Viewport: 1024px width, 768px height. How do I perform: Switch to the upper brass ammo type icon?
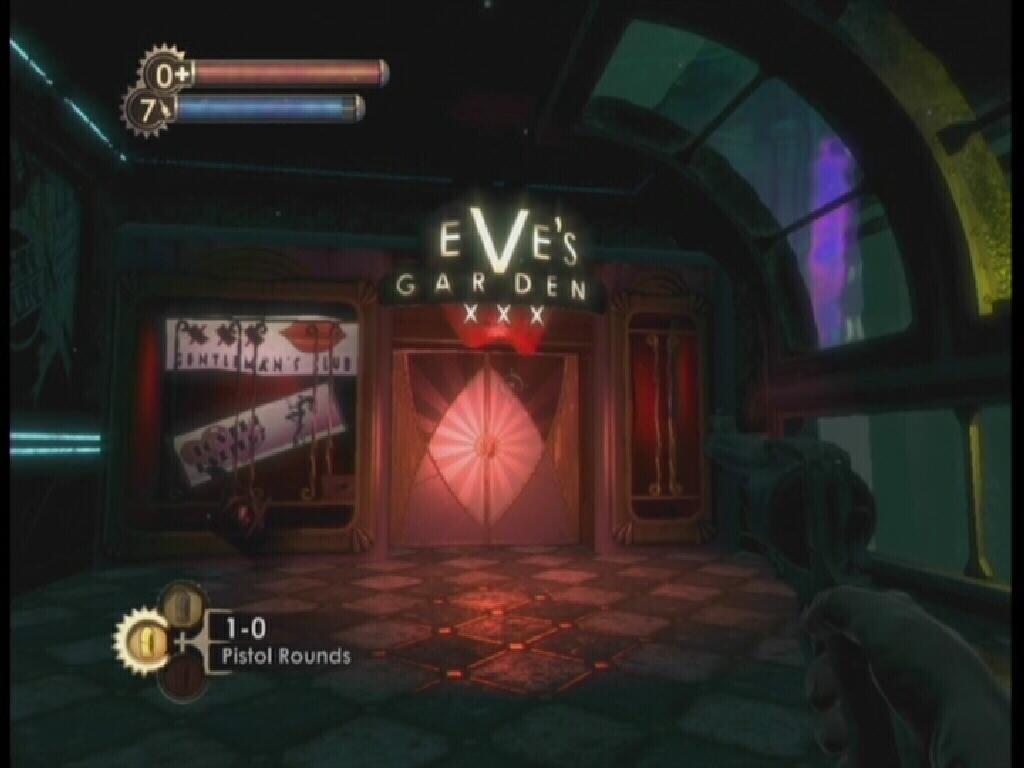(181, 603)
